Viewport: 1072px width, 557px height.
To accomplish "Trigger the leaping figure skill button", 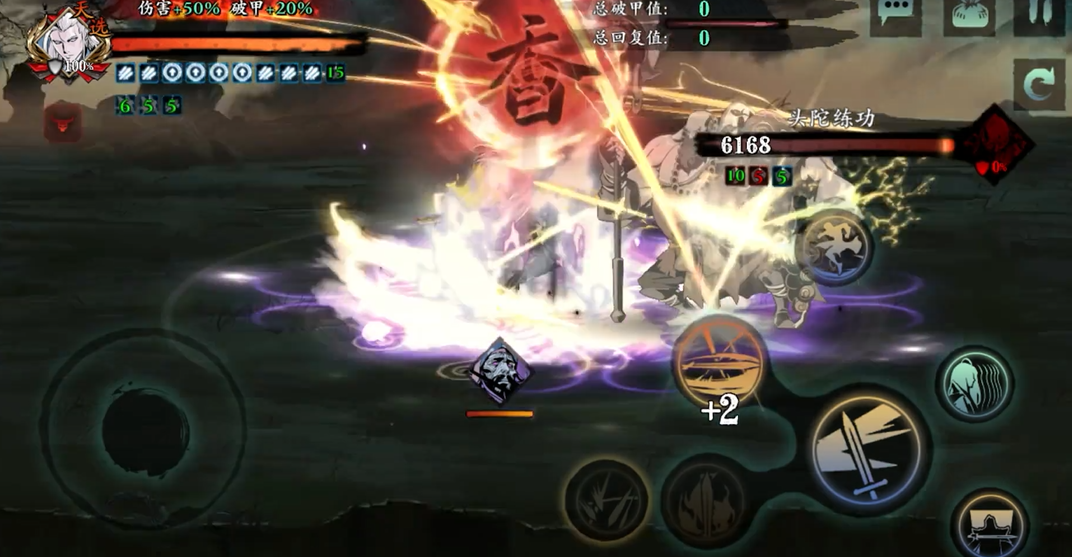I will [x=835, y=246].
